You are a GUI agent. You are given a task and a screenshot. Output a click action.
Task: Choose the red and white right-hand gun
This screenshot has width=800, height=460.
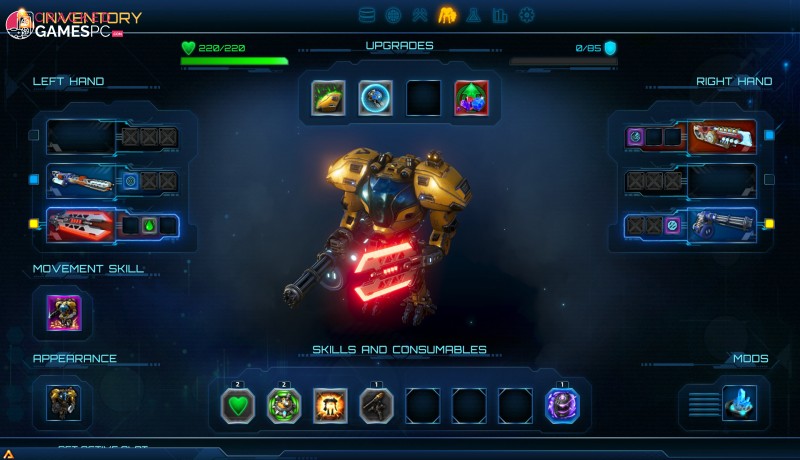tap(722, 137)
